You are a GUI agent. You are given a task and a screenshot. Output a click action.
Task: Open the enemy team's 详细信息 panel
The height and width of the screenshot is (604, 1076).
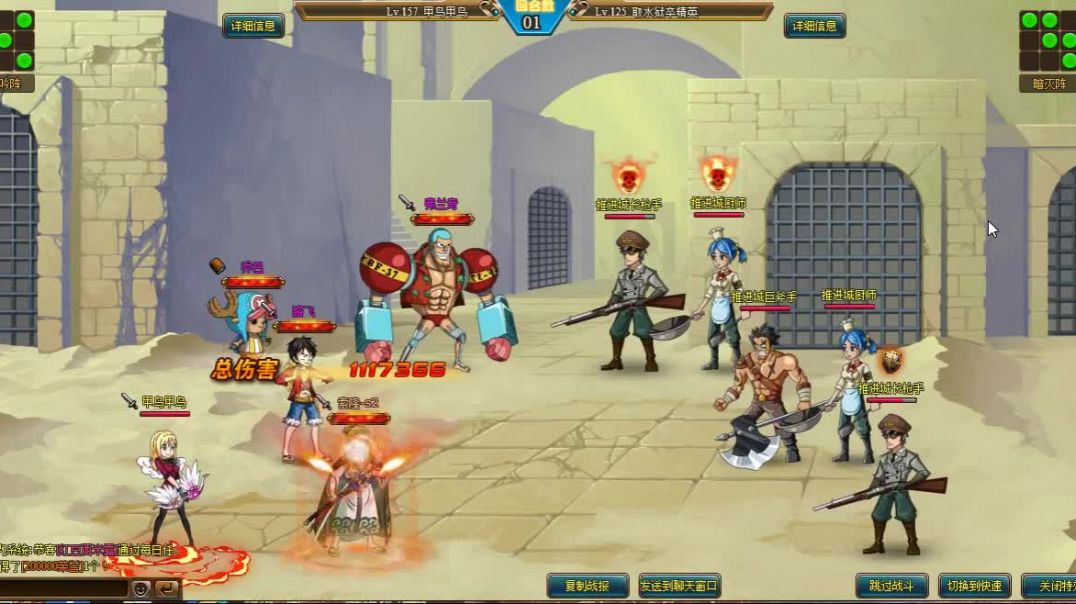point(815,27)
